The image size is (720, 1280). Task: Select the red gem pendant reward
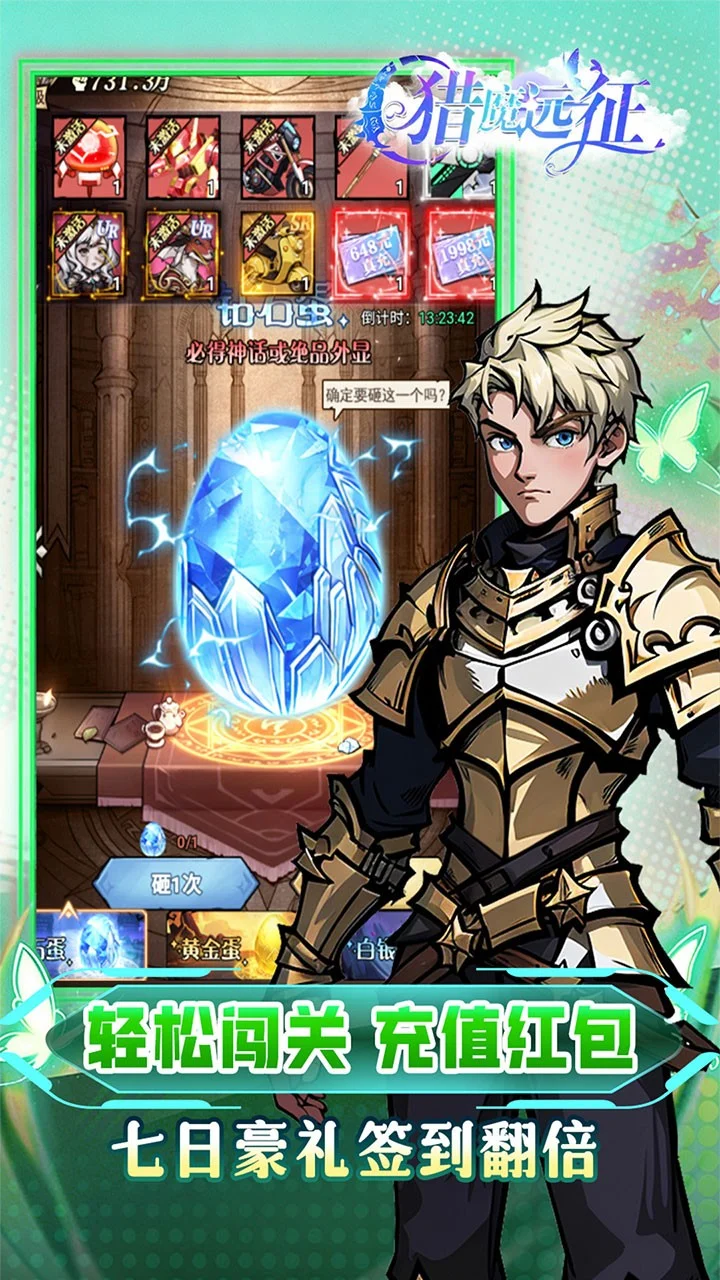89,157
